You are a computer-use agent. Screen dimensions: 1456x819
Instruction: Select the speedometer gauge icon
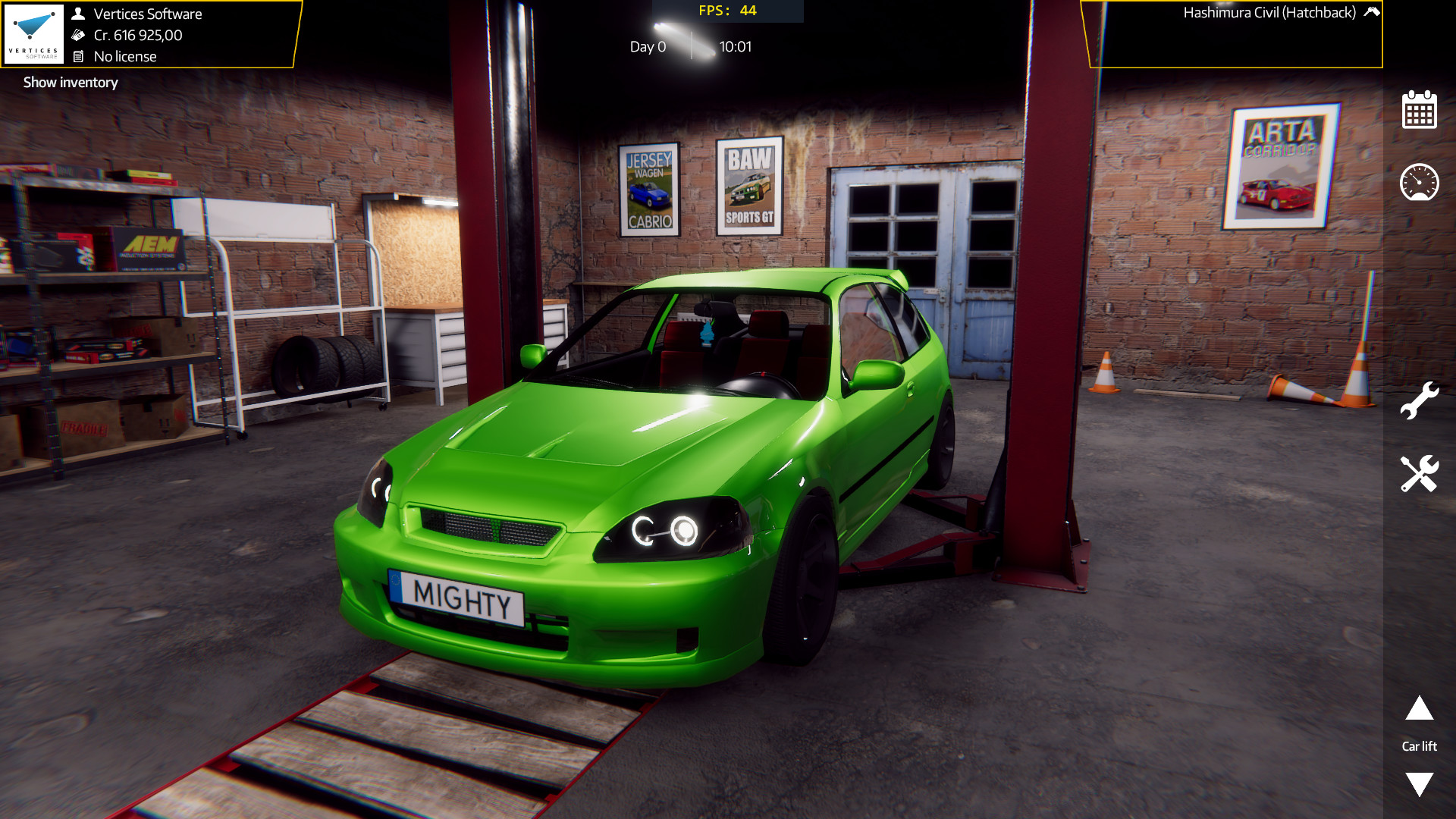1420,183
